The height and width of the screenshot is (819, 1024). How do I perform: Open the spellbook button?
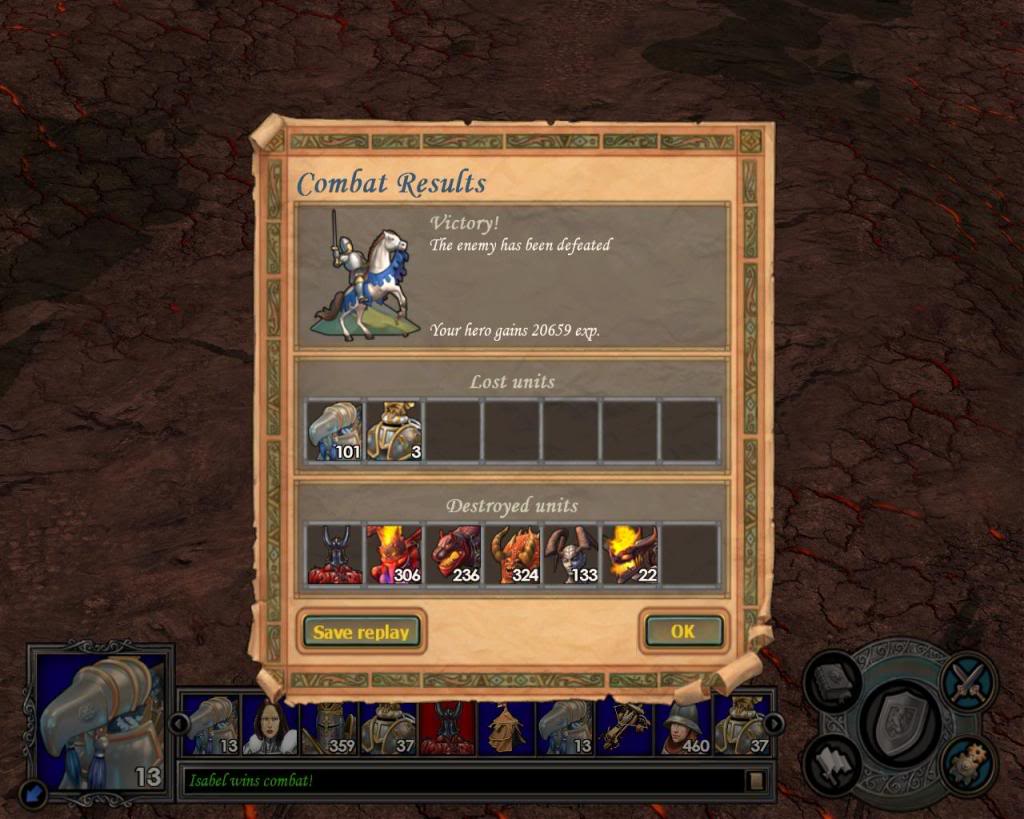[x=834, y=682]
